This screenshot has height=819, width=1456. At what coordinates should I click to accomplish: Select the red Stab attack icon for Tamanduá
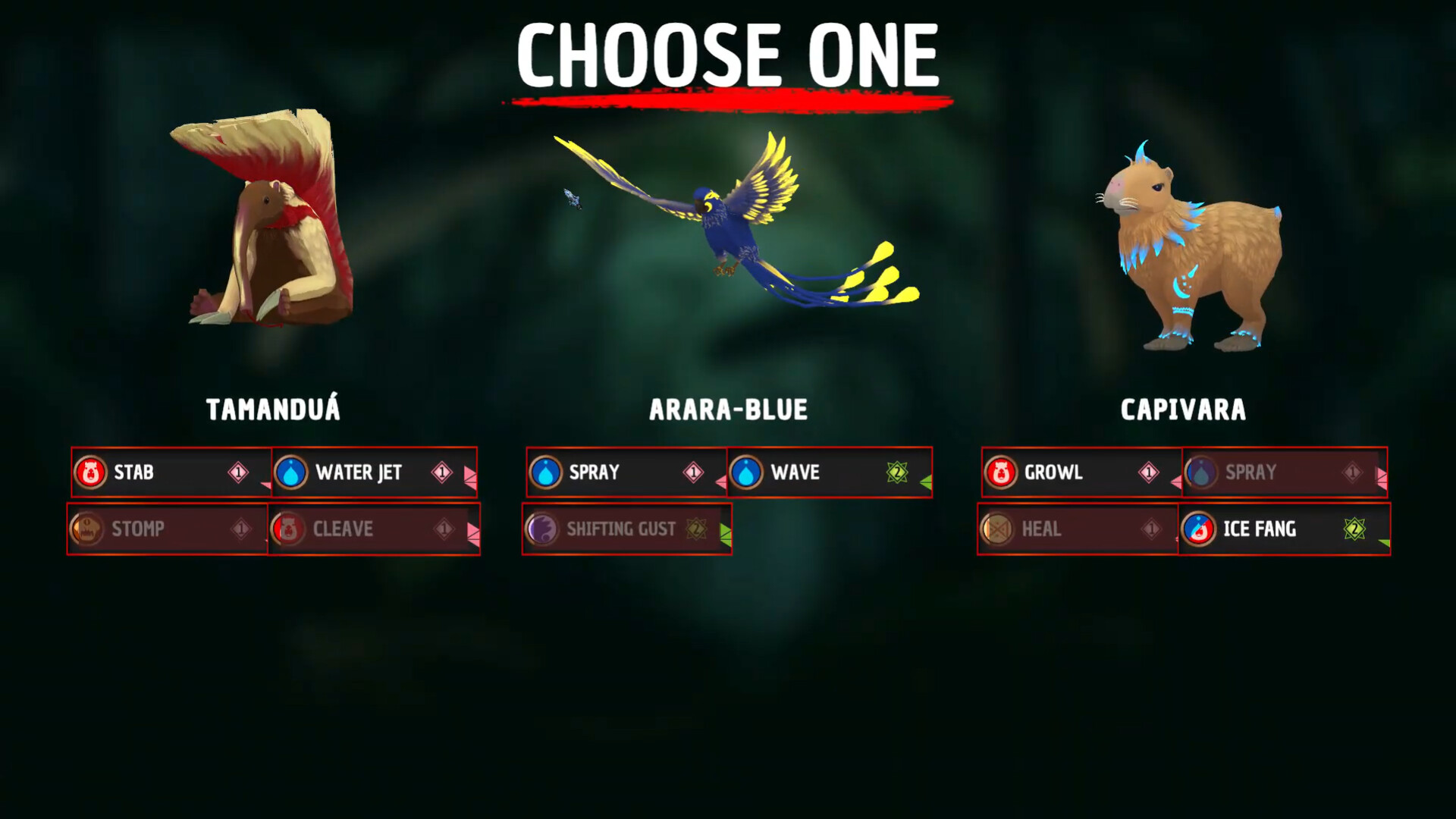[x=92, y=472]
